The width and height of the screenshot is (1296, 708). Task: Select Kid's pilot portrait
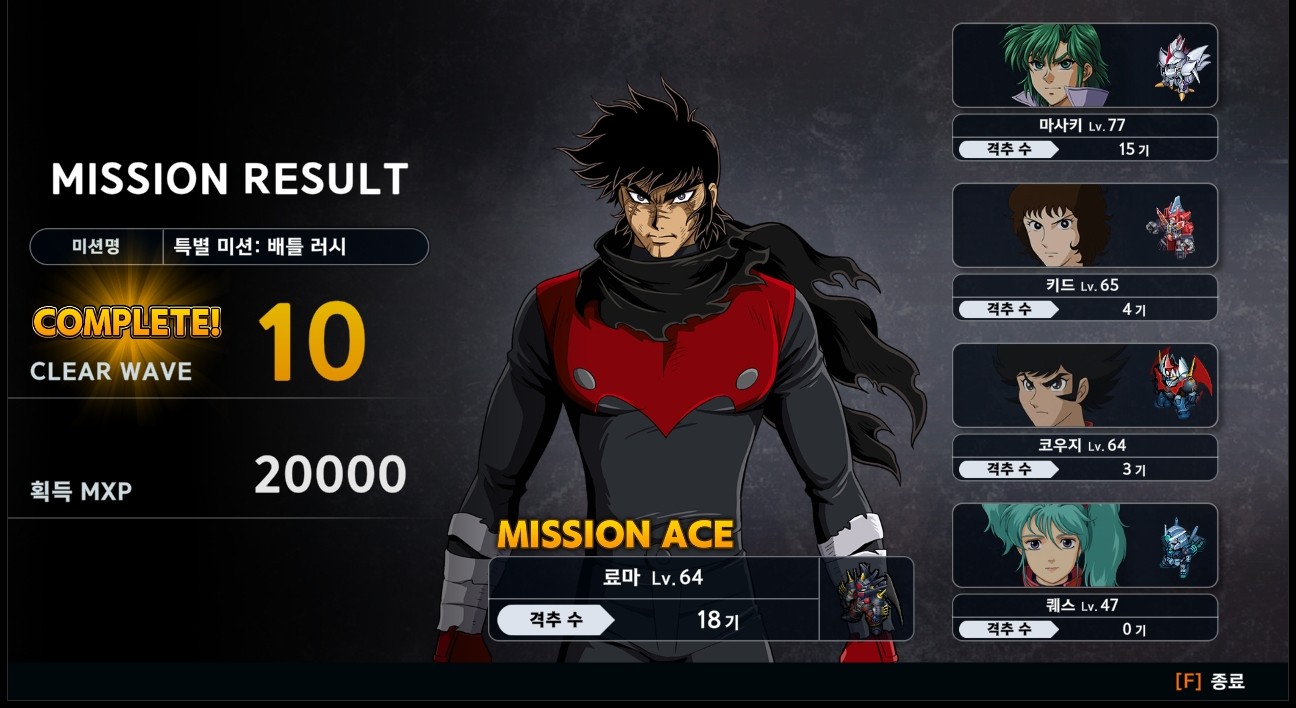click(1057, 226)
